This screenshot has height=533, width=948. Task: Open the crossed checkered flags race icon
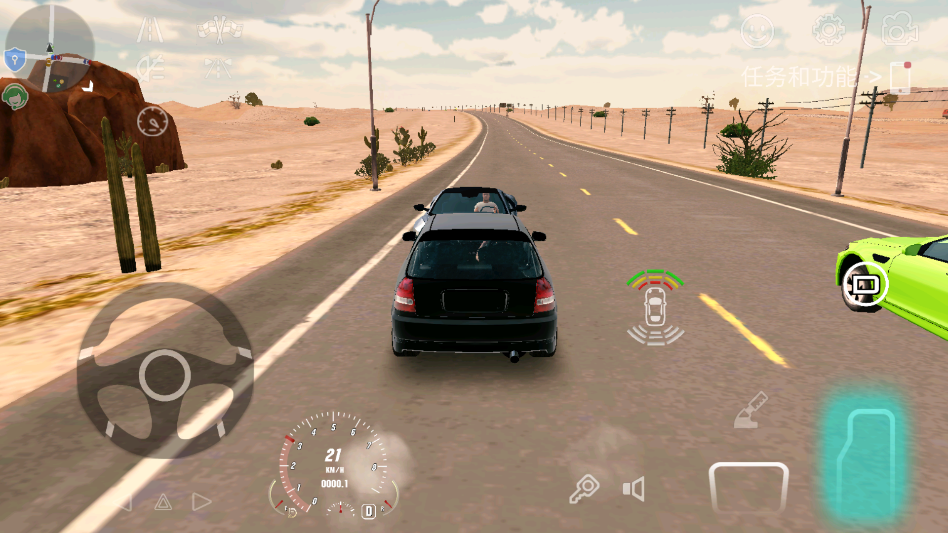click(219, 29)
